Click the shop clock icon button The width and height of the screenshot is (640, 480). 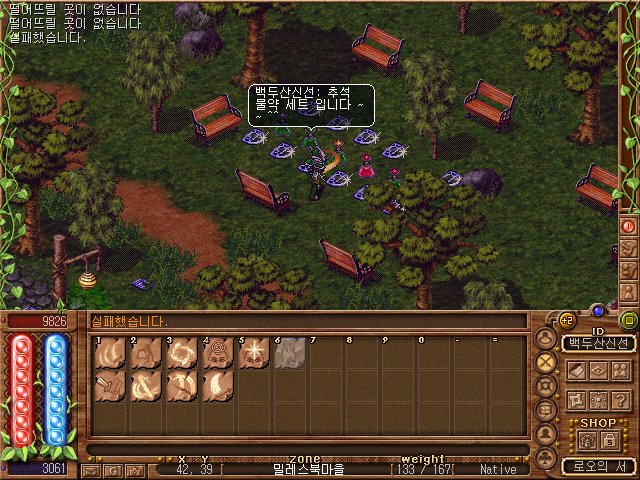click(x=586, y=440)
